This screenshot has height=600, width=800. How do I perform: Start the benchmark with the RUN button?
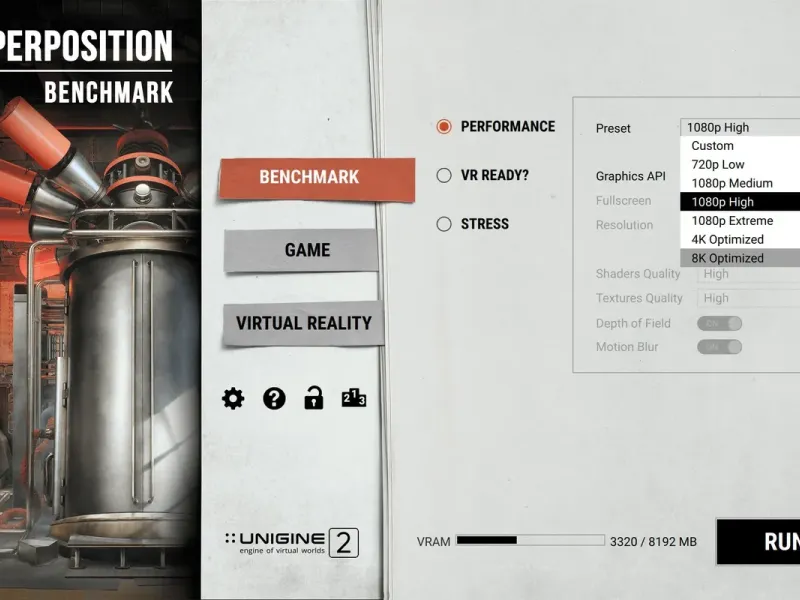click(x=770, y=542)
